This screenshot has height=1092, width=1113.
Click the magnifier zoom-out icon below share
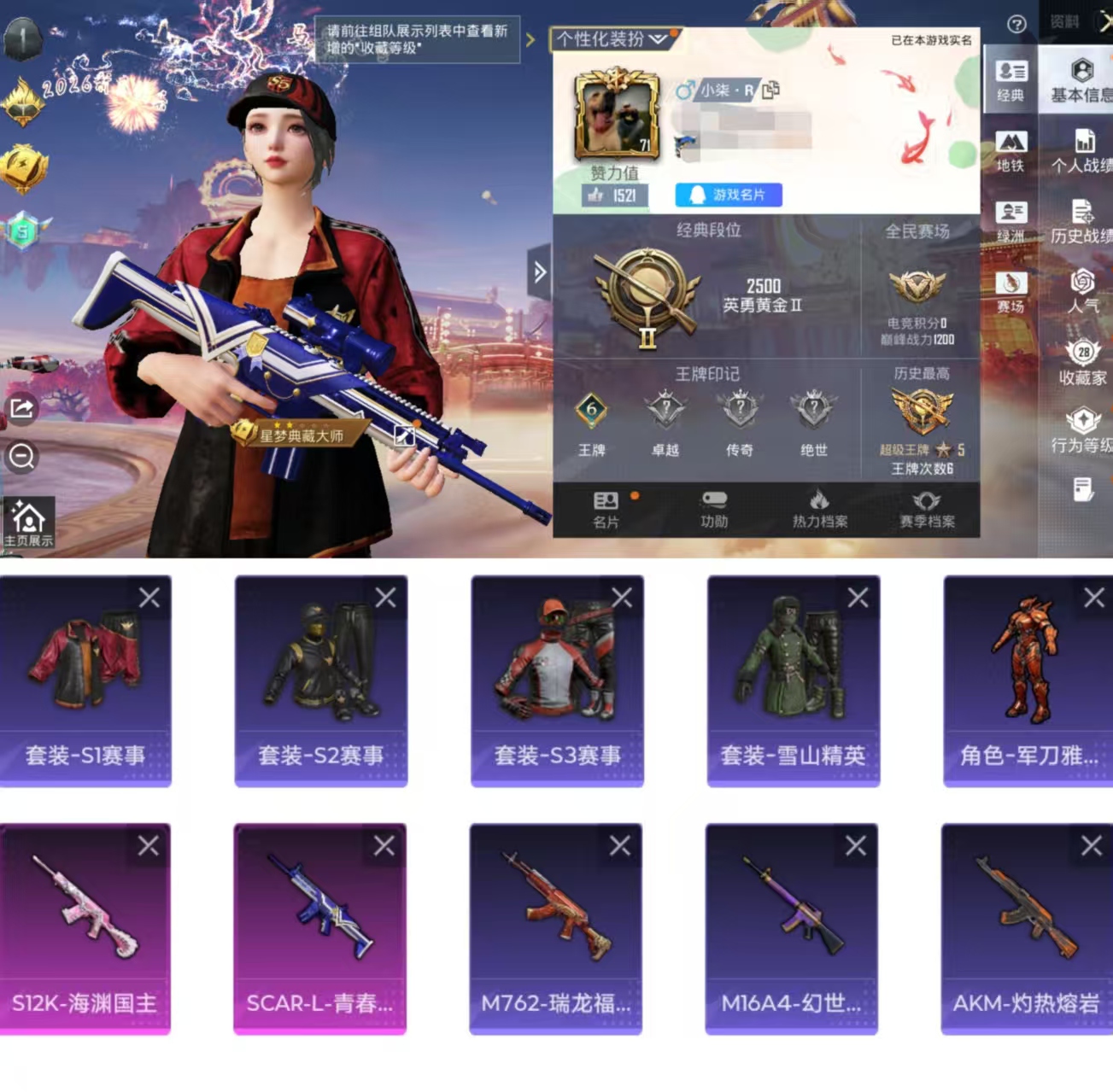coord(22,458)
